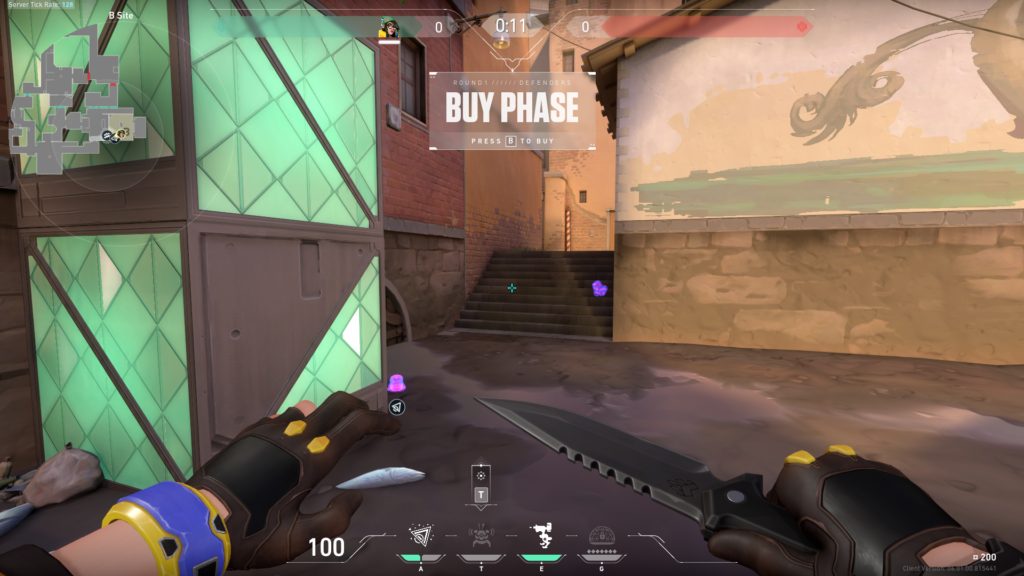Click the Killjoy agent portrait in the top bar

[x=389, y=27]
